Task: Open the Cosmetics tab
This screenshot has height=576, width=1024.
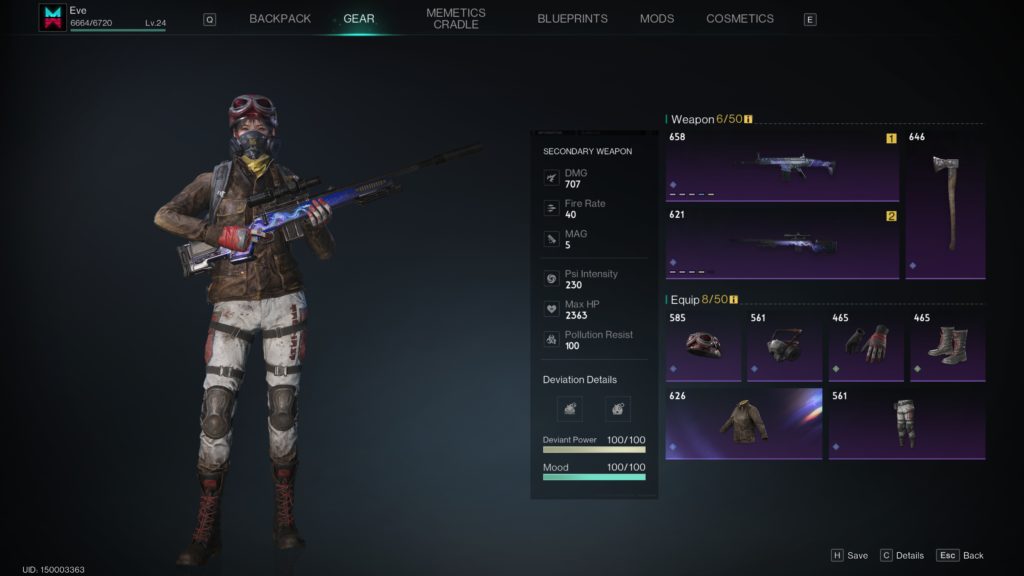Action: click(740, 19)
